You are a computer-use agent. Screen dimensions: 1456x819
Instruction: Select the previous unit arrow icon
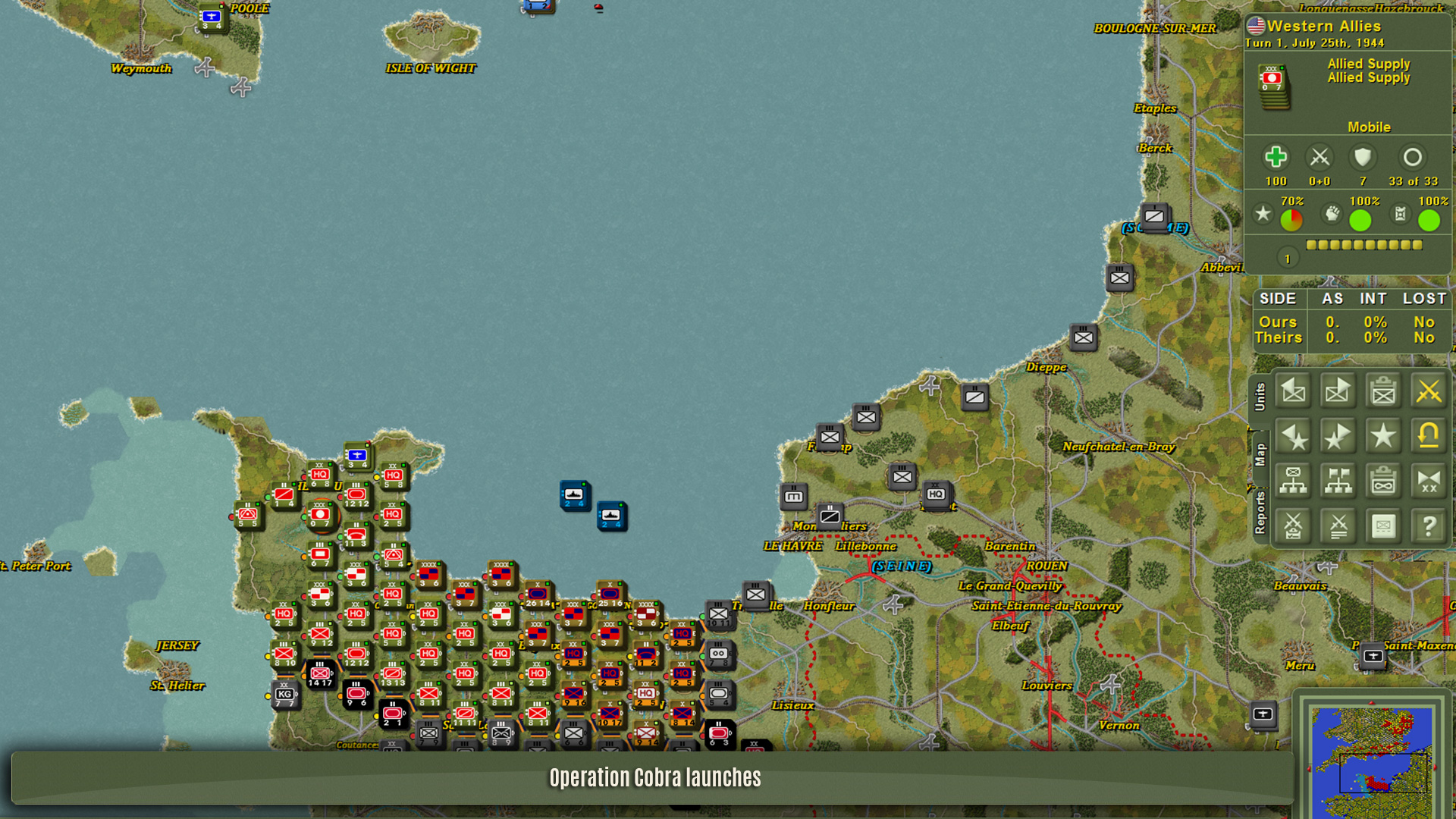click(1293, 391)
